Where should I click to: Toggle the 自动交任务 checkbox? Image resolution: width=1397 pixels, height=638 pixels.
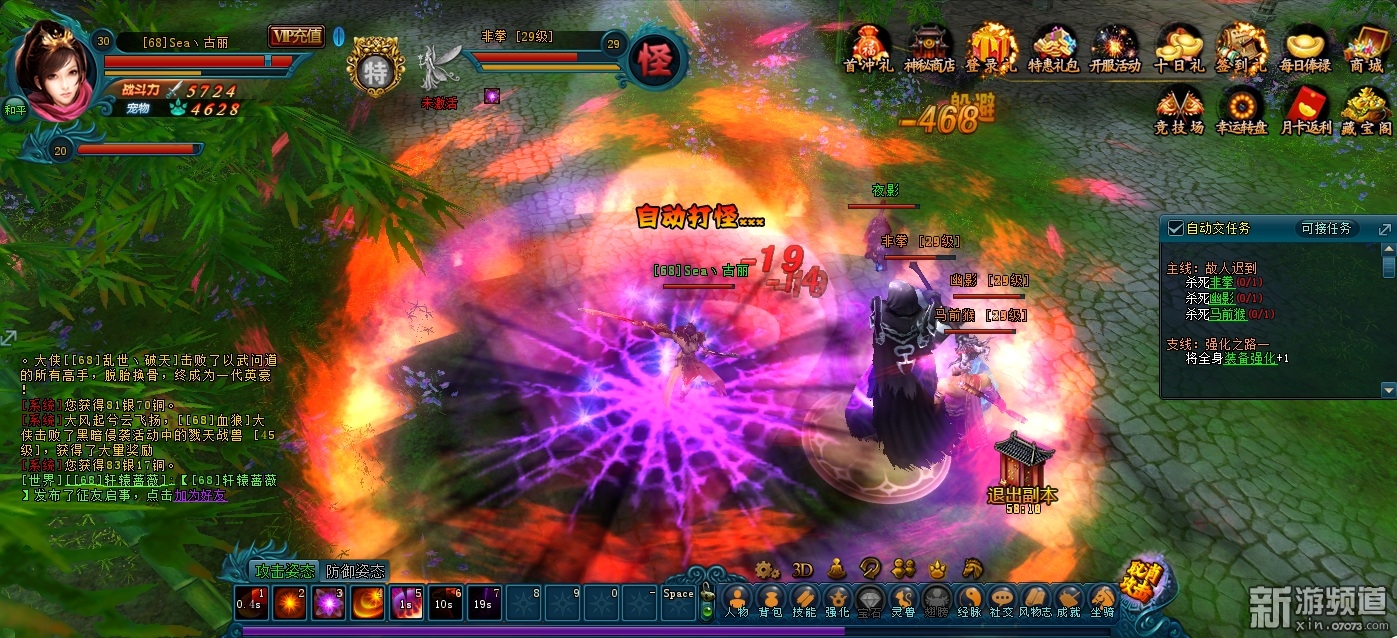(x=1176, y=228)
